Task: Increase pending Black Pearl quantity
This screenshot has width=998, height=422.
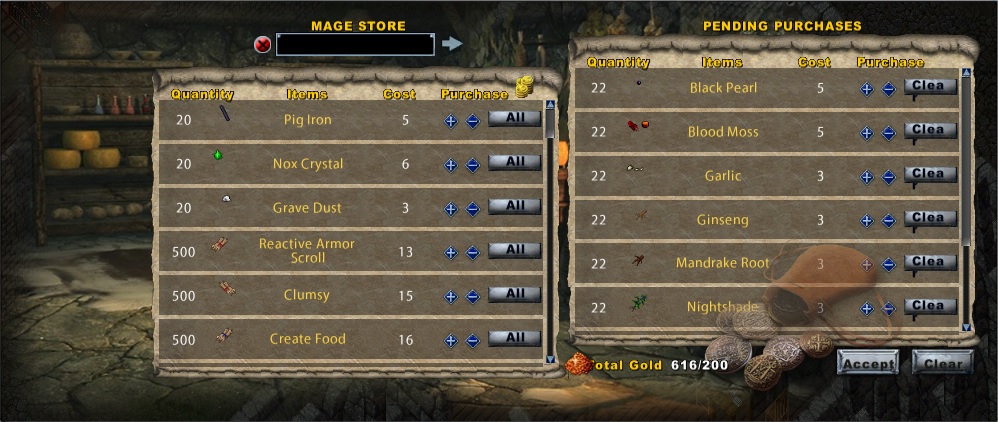Action: (867, 88)
